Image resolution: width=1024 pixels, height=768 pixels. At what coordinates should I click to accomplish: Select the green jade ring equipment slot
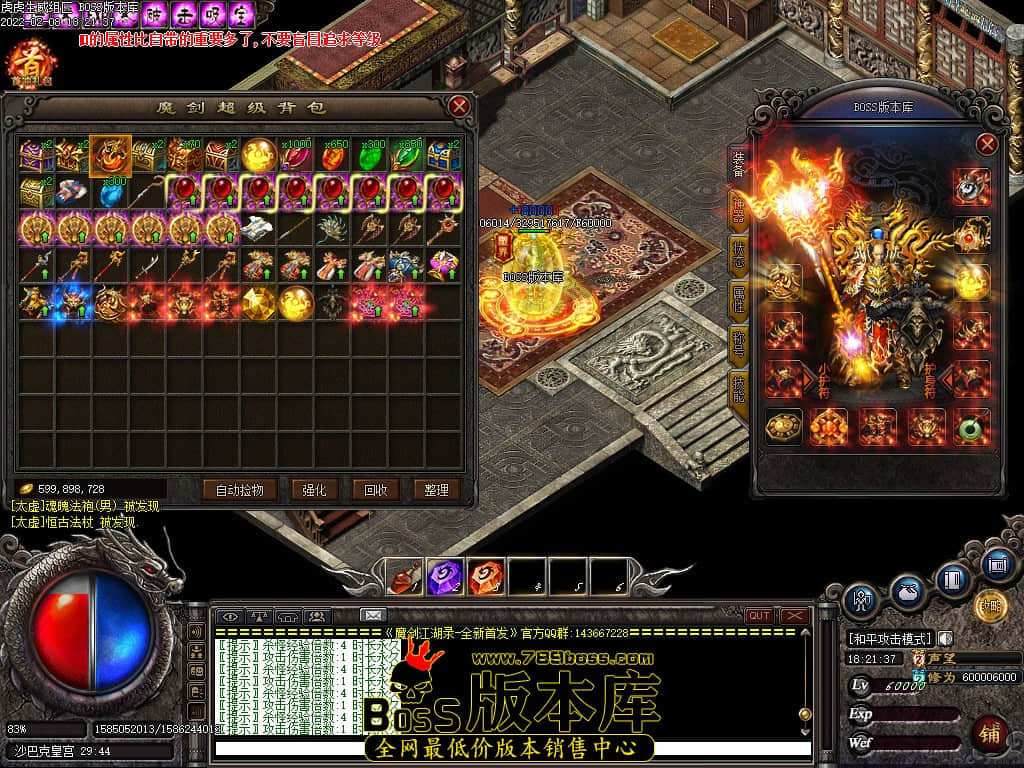[x=971, y=427]
